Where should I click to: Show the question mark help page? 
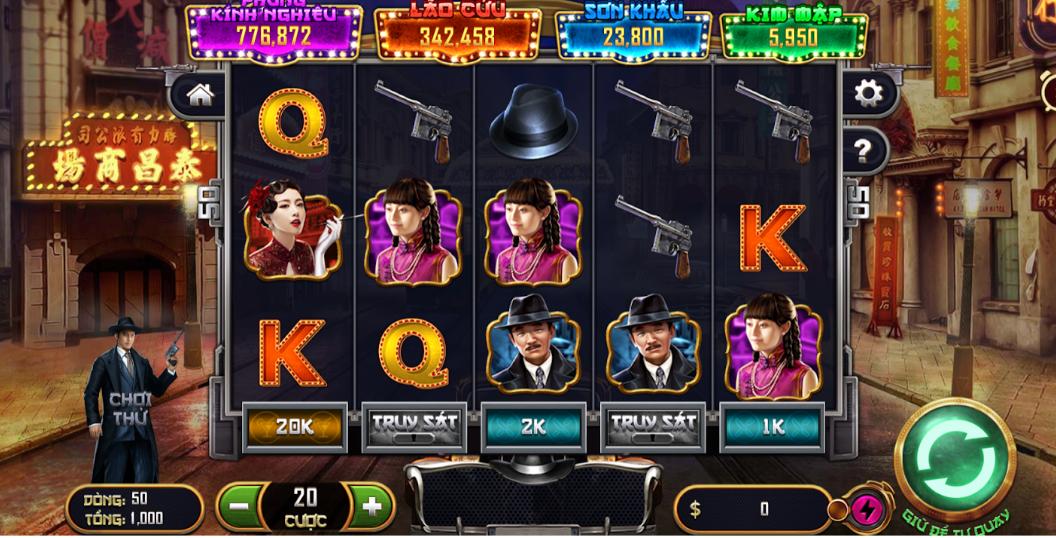(866, 151)
